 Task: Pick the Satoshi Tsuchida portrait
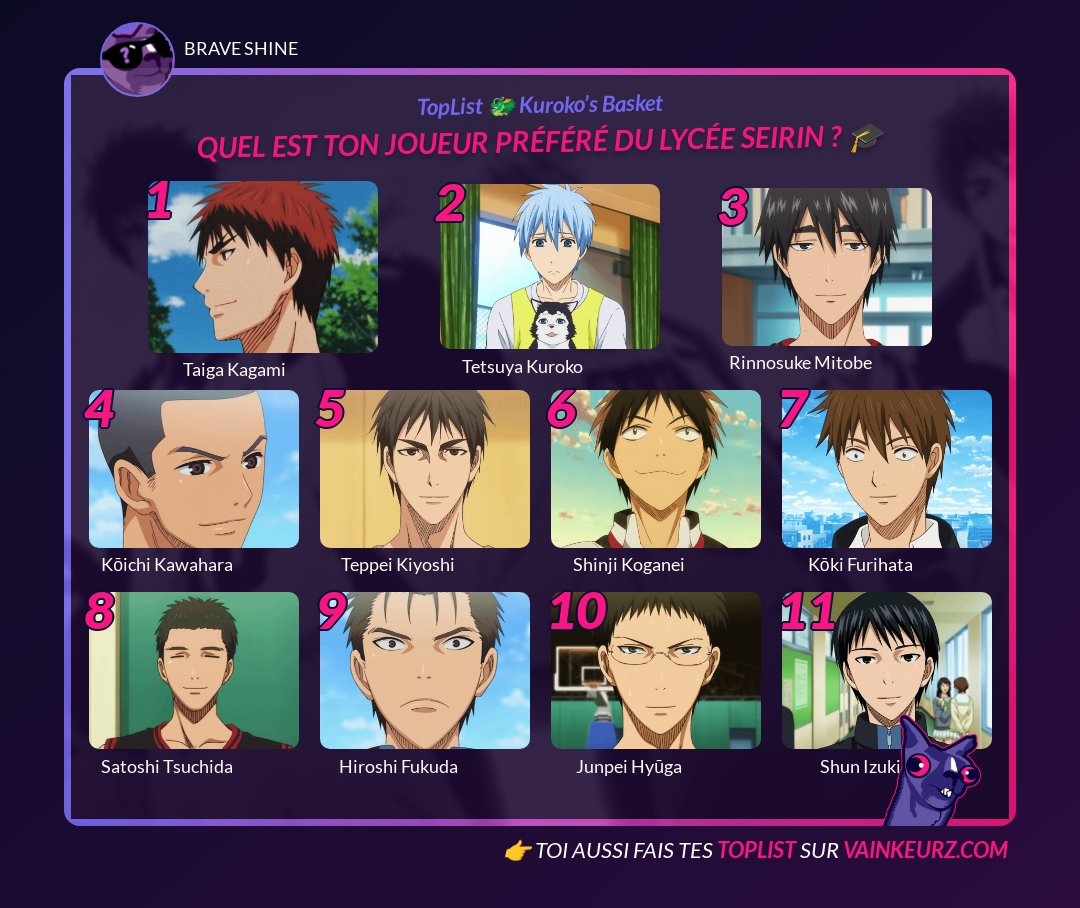point(194,670)
